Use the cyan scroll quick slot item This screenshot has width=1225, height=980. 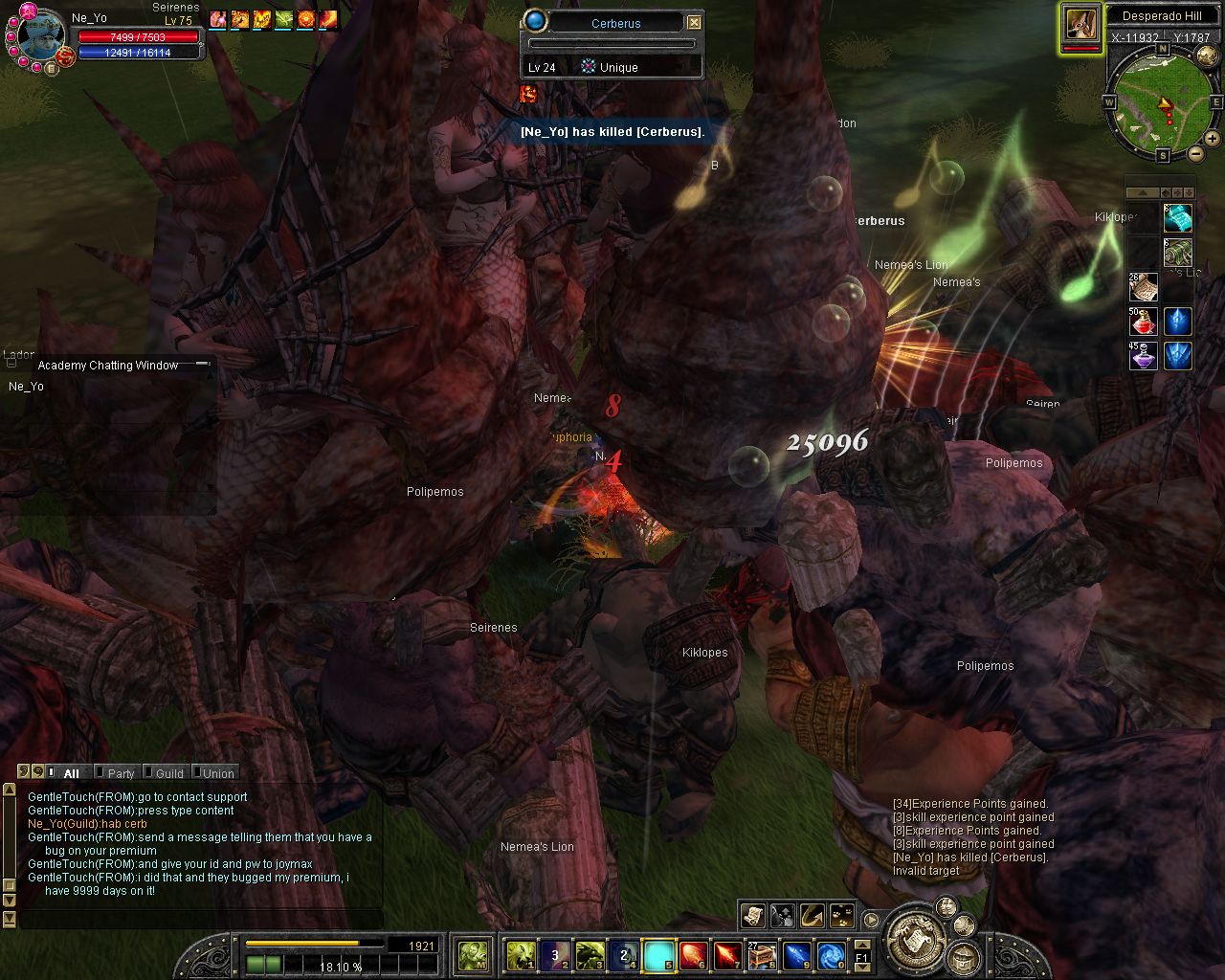tap(1178, 218)
